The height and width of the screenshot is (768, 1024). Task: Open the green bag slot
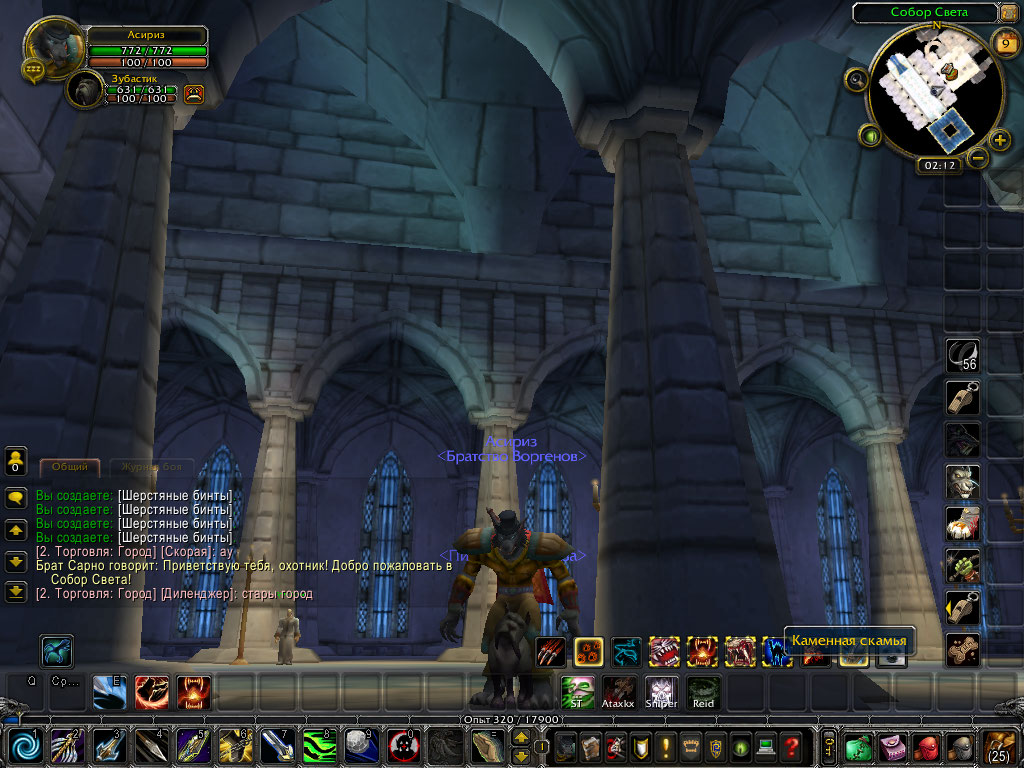click(x=858, y=746)
